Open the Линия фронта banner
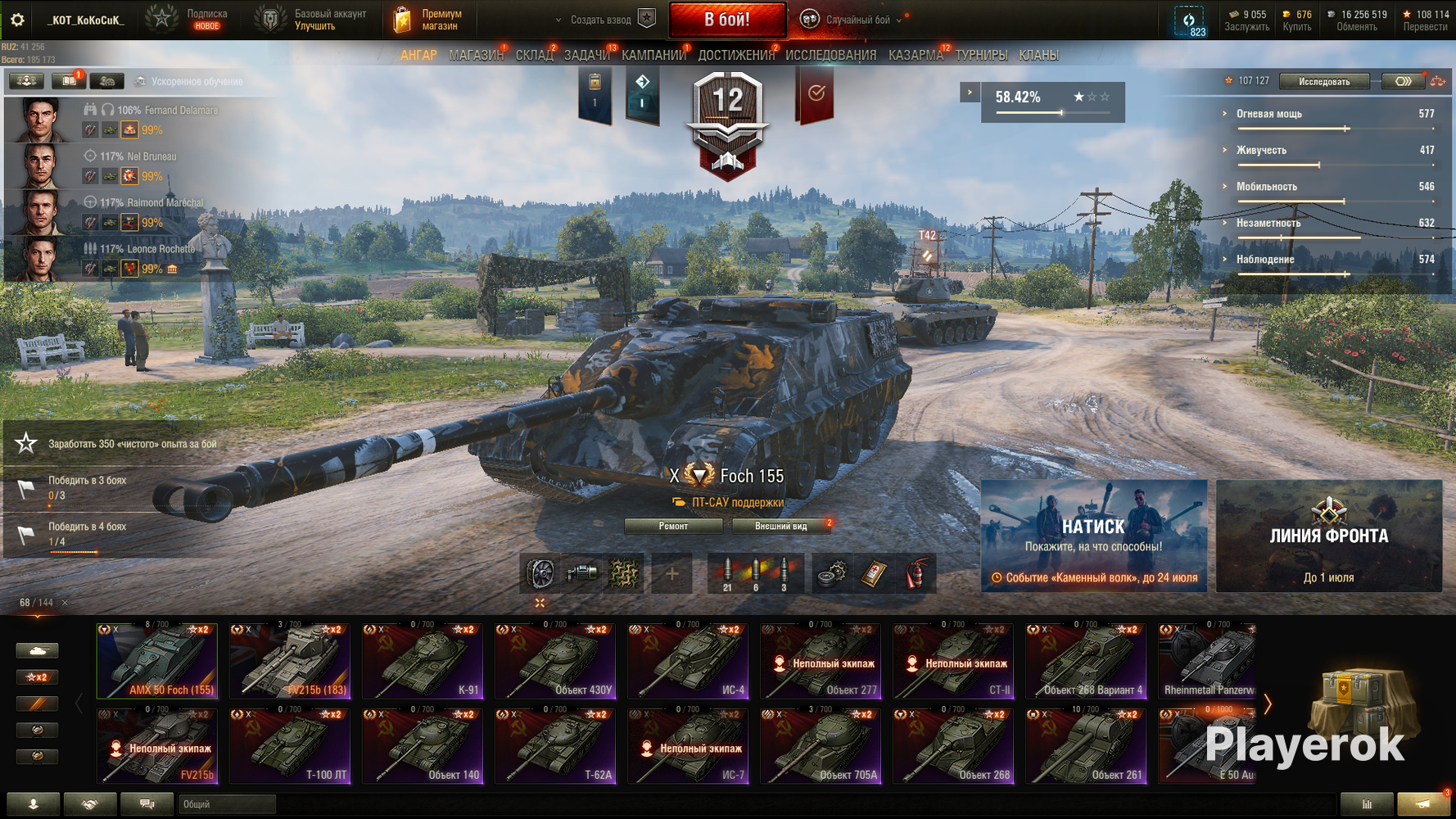The width and height of the screenshot is (1456, 819). click(1328, 536)
